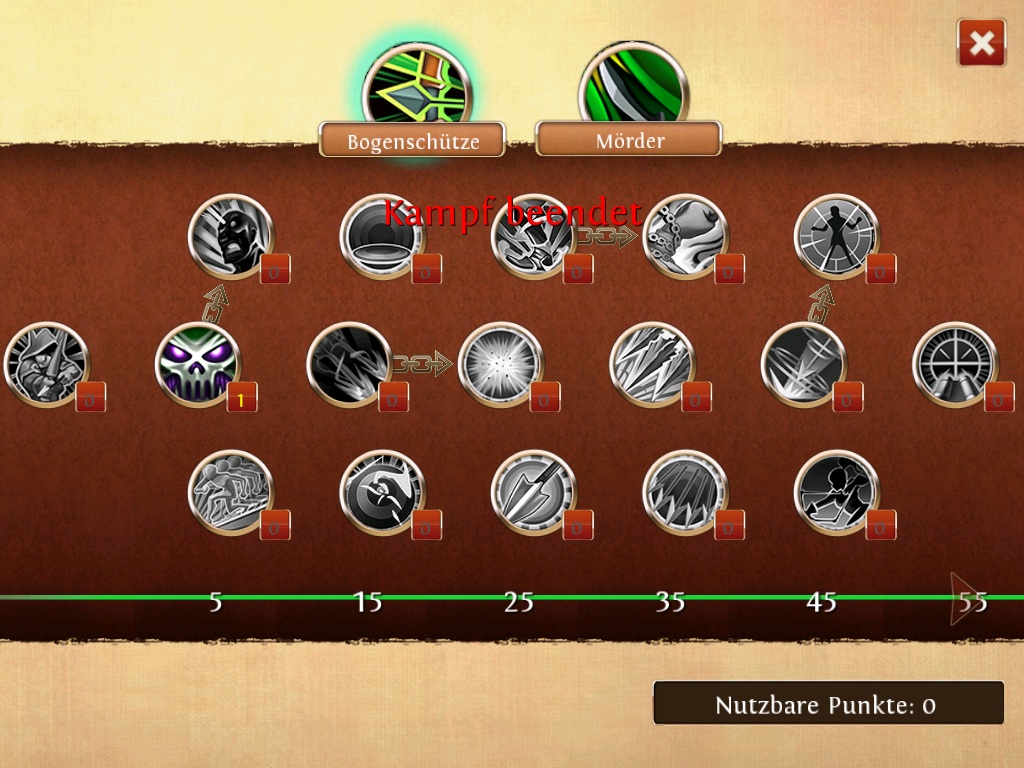Select the bow and arrow skill

click(x=381, y=493)
